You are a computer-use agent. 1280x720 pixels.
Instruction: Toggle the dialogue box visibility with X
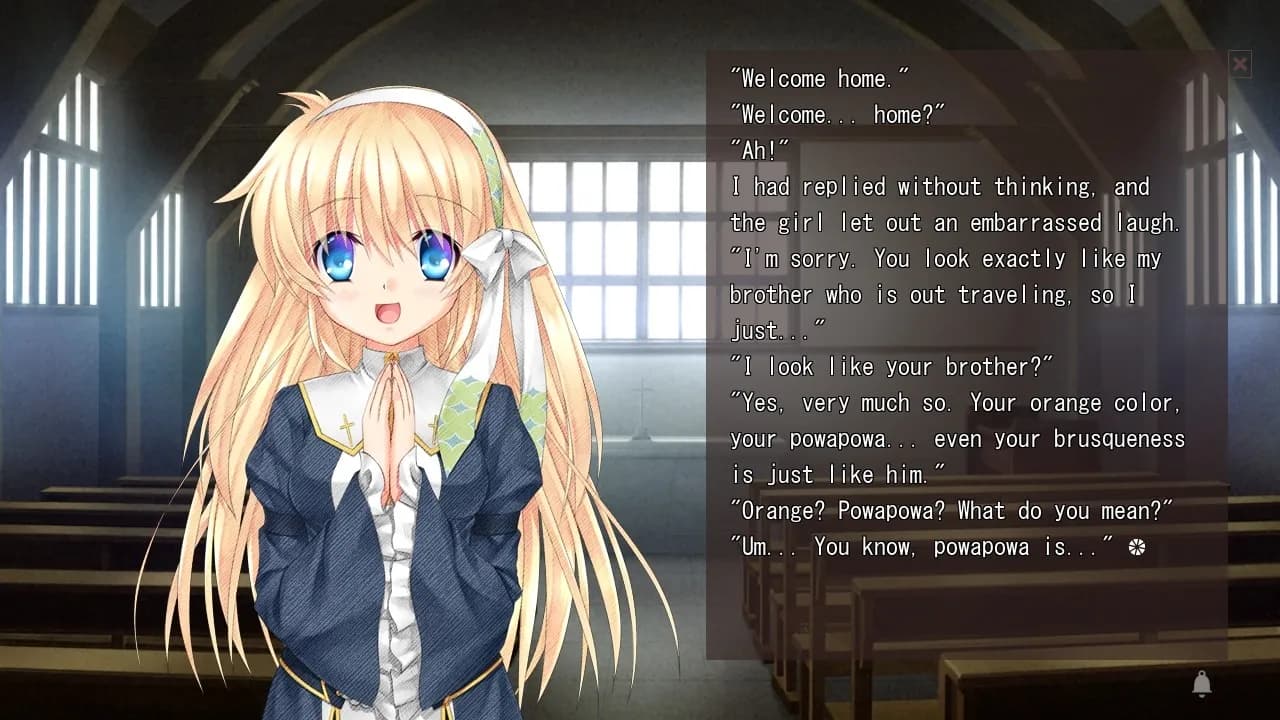1240,63
